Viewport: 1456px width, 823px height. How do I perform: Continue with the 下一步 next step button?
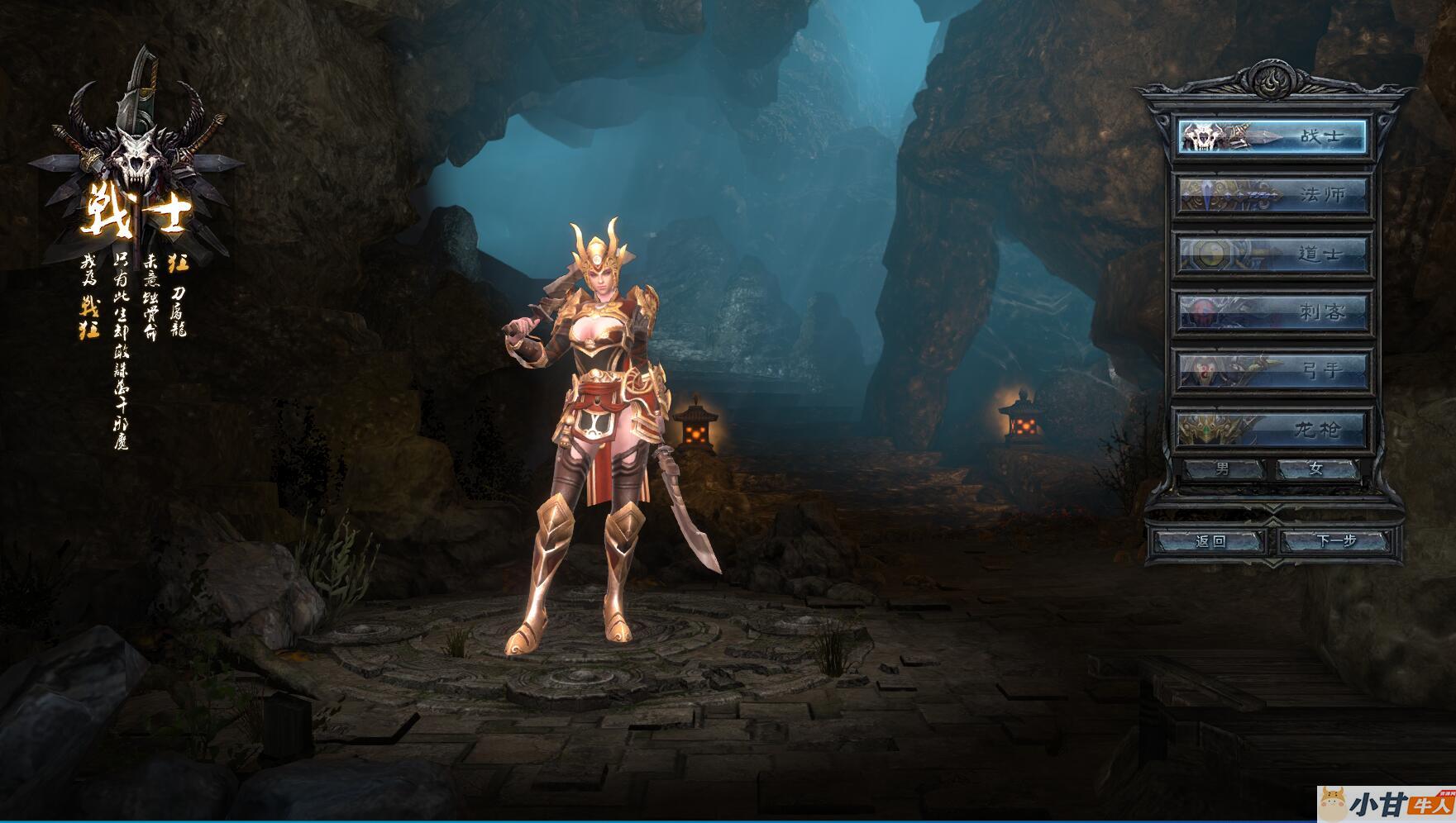(x=1336, y=541)
